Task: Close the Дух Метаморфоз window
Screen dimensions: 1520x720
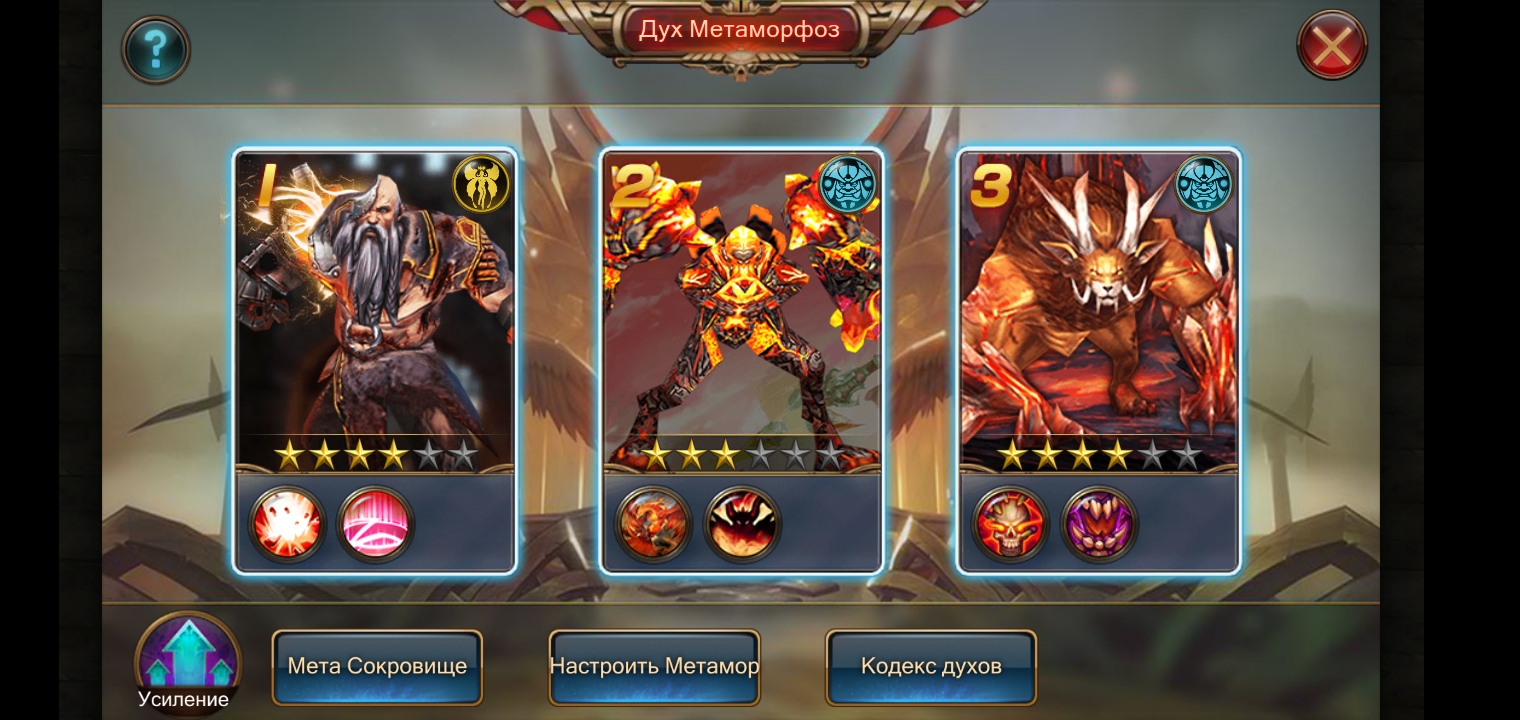Action: click(x=1332, y=45)
